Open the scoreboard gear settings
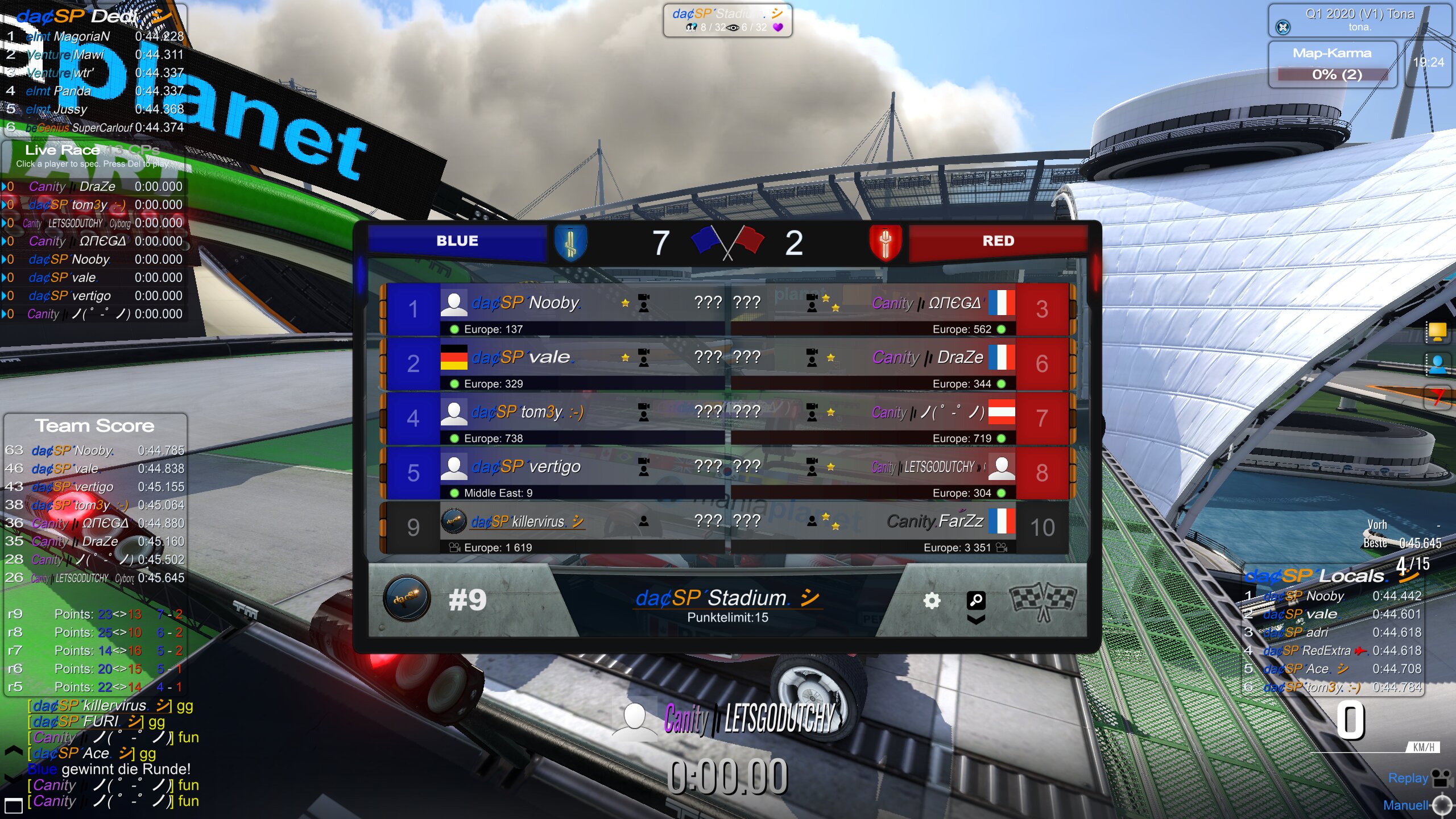Screen dimensions: 1456x819 932,601
